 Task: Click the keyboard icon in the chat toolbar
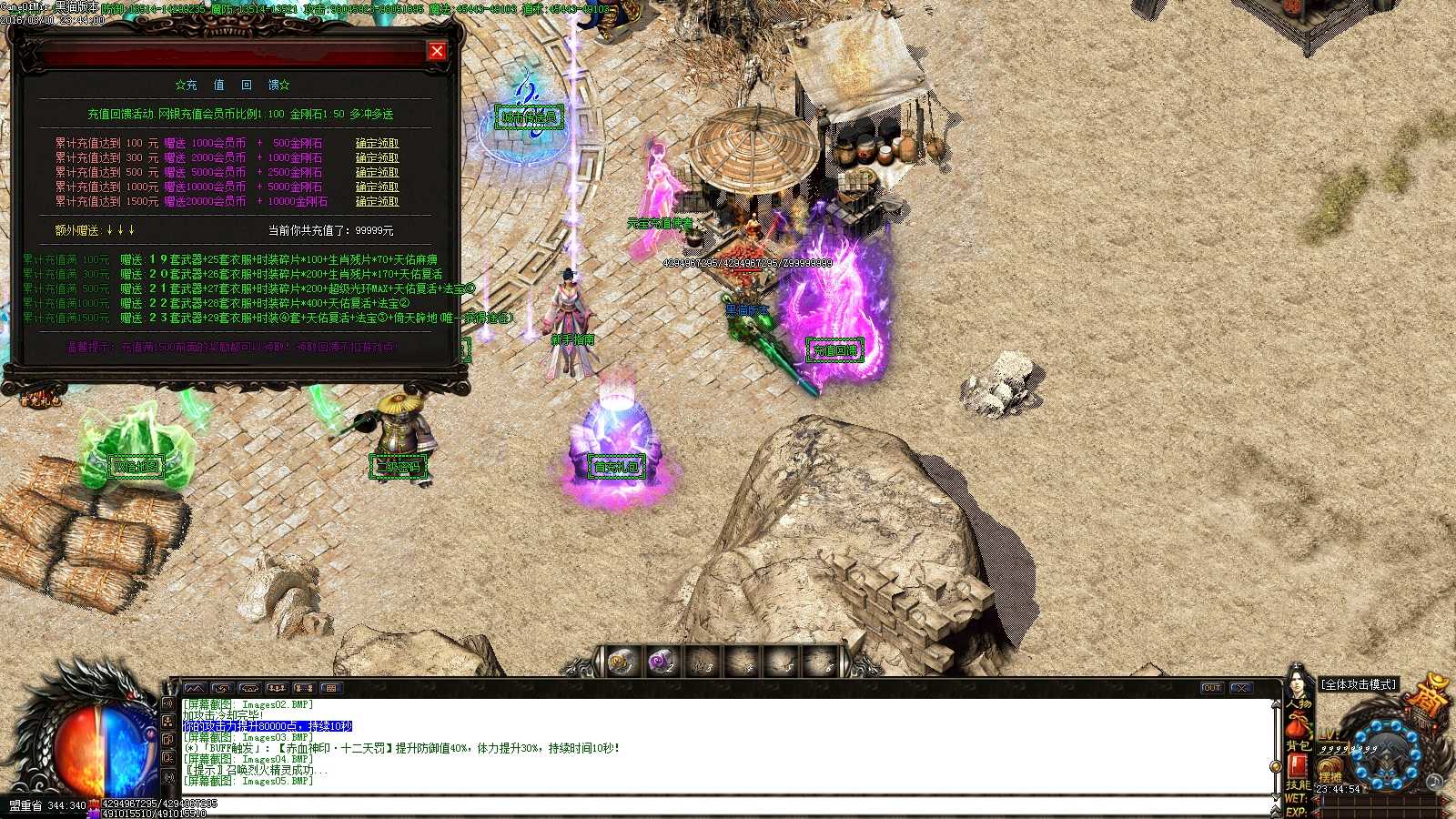pyautogui.click(x=331, y=688)
